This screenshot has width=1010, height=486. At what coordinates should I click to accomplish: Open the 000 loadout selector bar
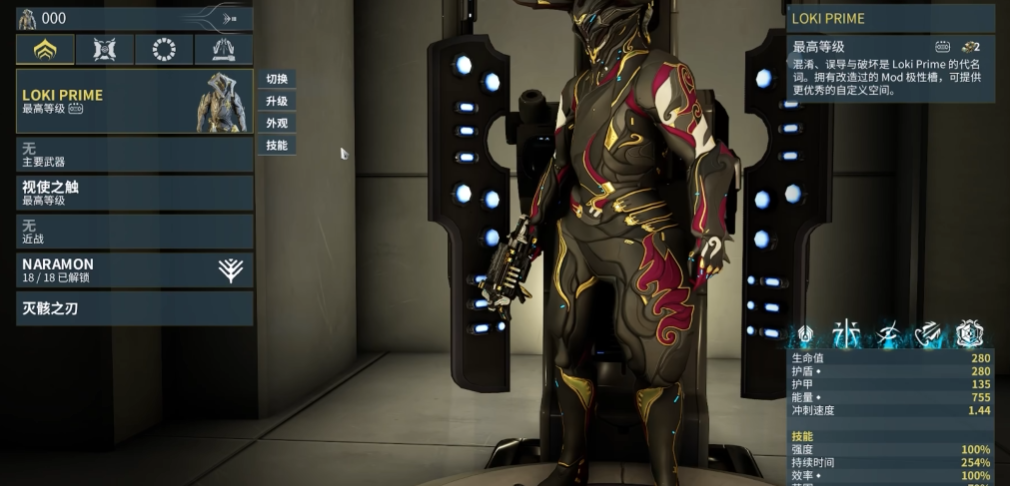(134, 18)
